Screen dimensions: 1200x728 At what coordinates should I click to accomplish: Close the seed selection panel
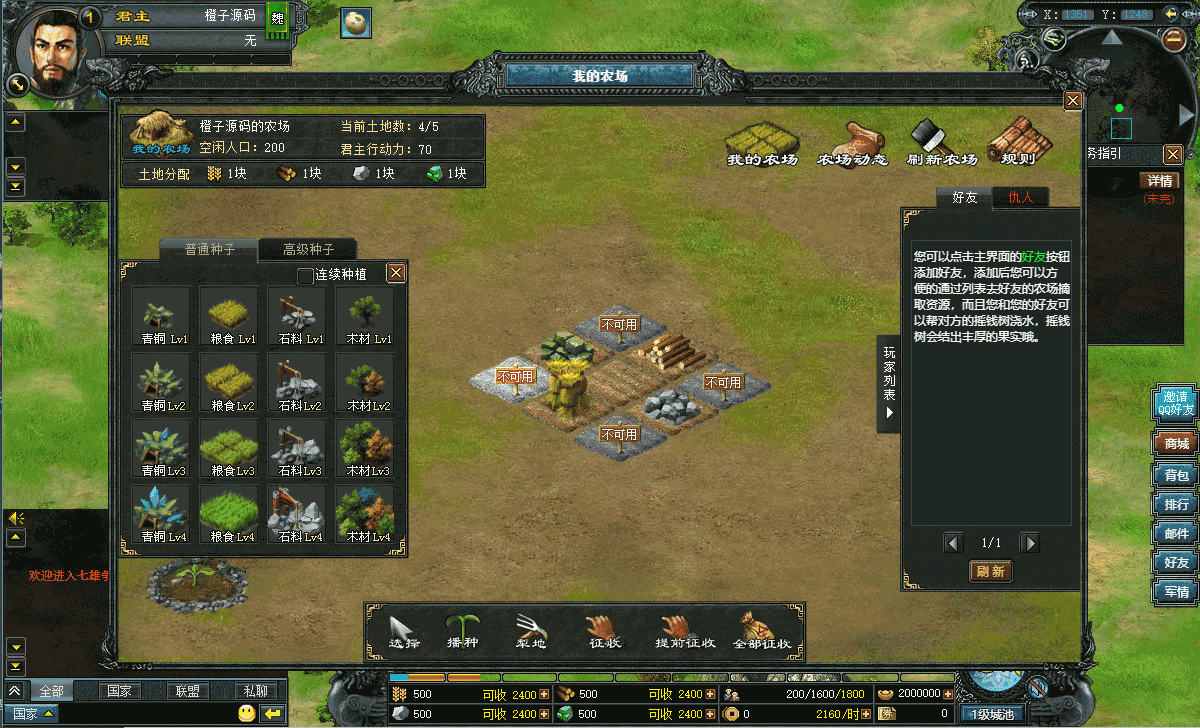tap(396, 273)
